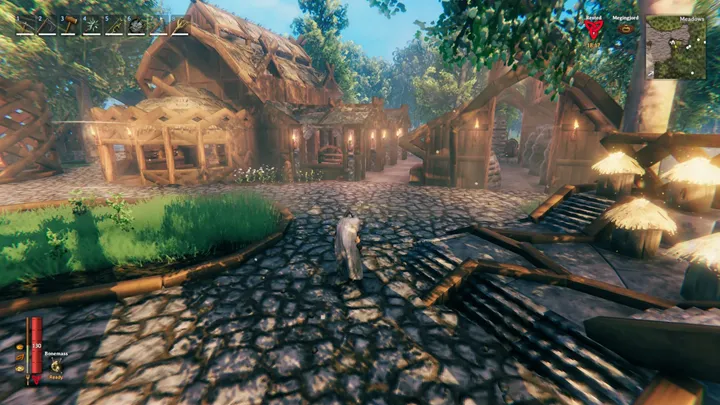The height and width of the screenshot is (405, 720).
Task: Select the bow in hotbar slot 5
Action: tap(114, 25)
